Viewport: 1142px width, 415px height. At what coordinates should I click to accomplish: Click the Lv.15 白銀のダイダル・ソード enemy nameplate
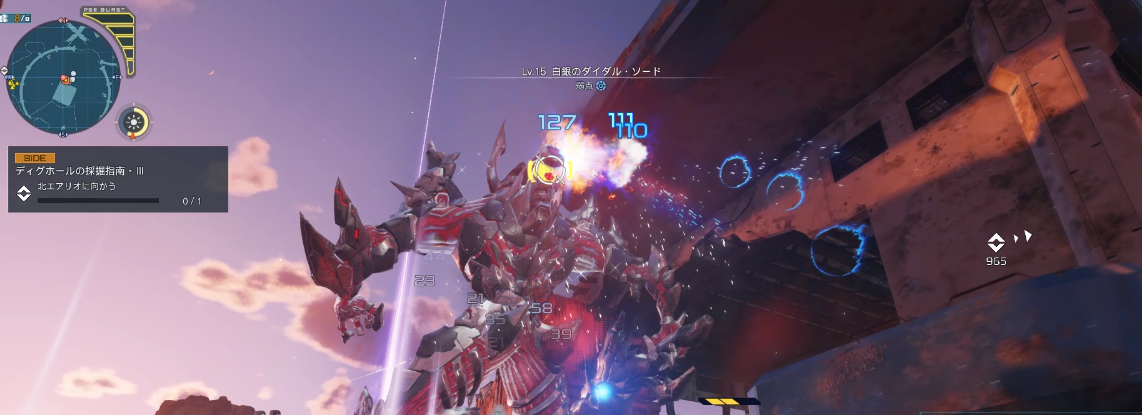tap(592, 72)
